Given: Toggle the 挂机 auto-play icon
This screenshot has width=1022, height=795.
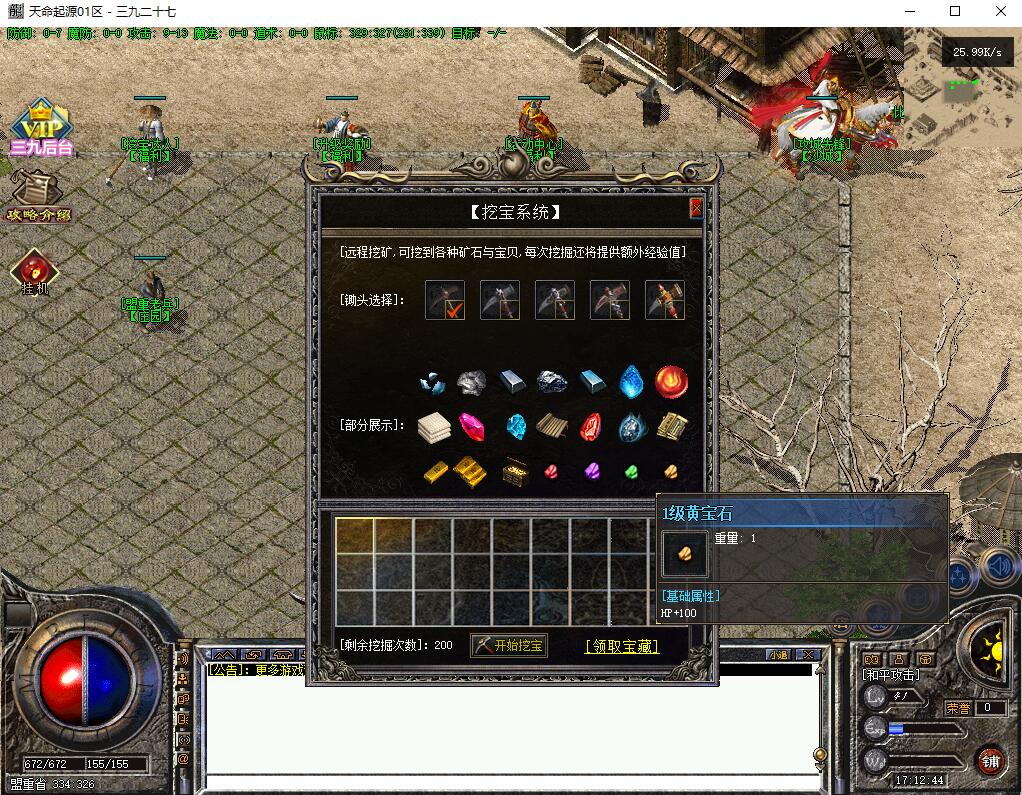Looking at the screenshot, I should pyautogui.click(x=35, y=272).
